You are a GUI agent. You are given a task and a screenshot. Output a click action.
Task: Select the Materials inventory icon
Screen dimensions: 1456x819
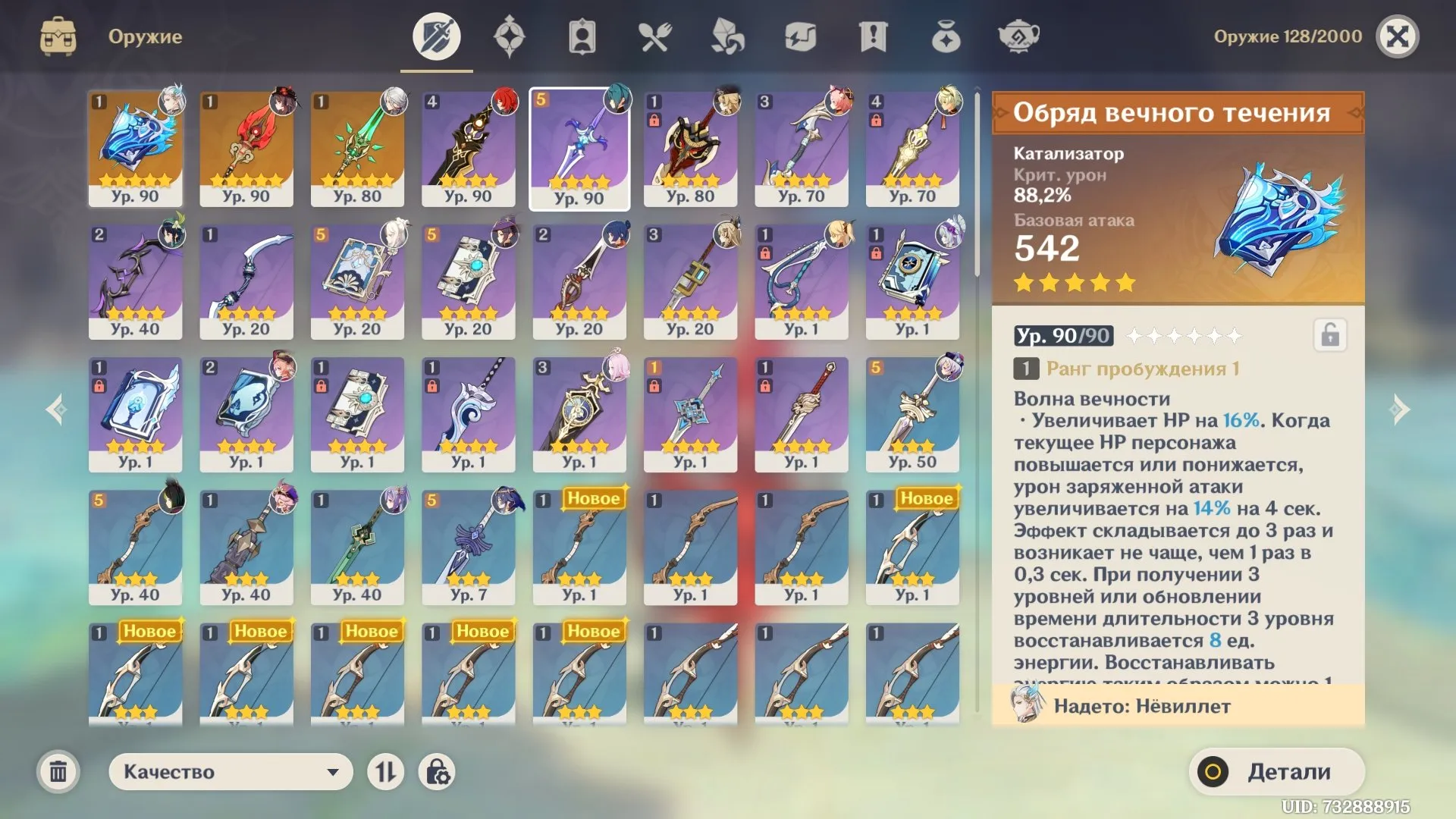coord(726,35)
